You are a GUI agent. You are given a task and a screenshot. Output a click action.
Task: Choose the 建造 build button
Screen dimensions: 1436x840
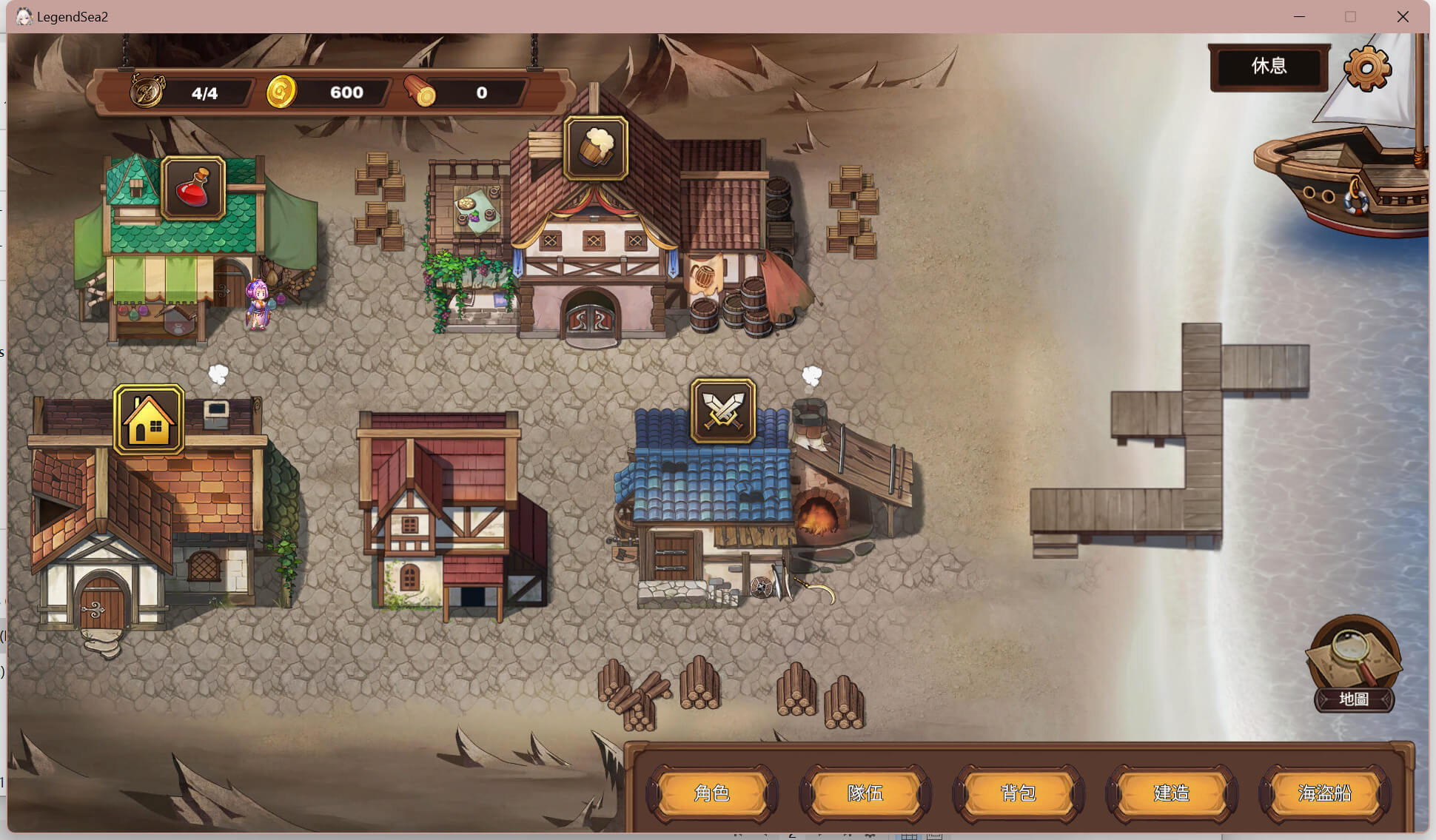(1172, 793)
